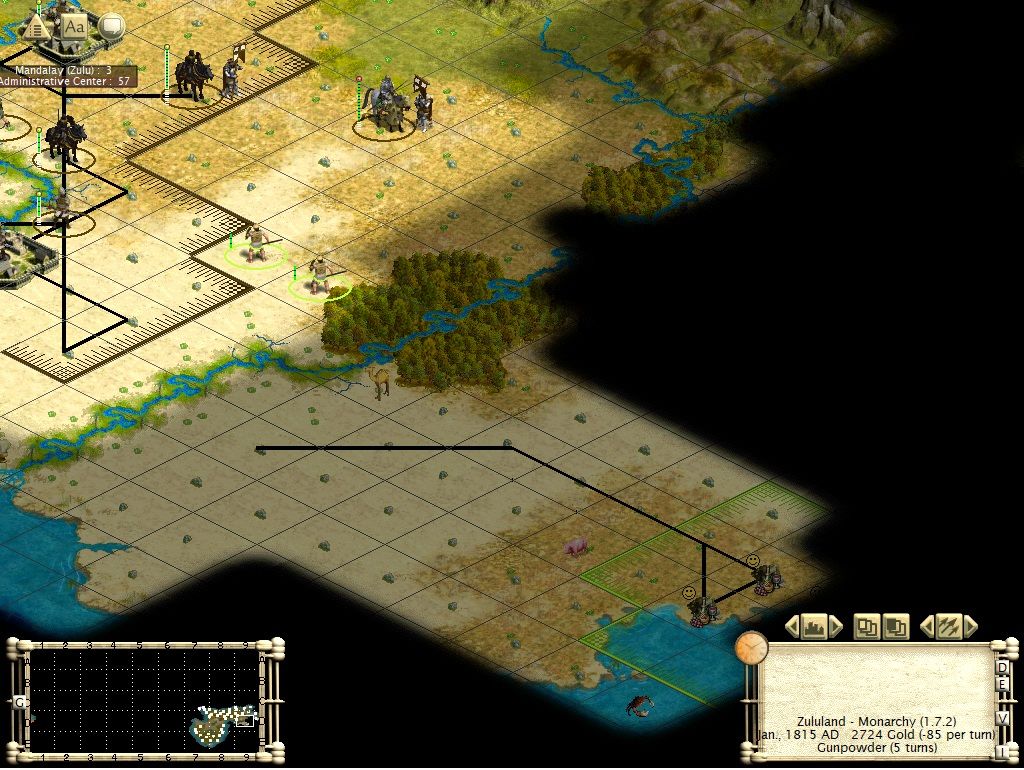The width and height of the screenshot is (1024, 770).
Task: Click the outlined overlapping squares button
Action: click(866, 627)
